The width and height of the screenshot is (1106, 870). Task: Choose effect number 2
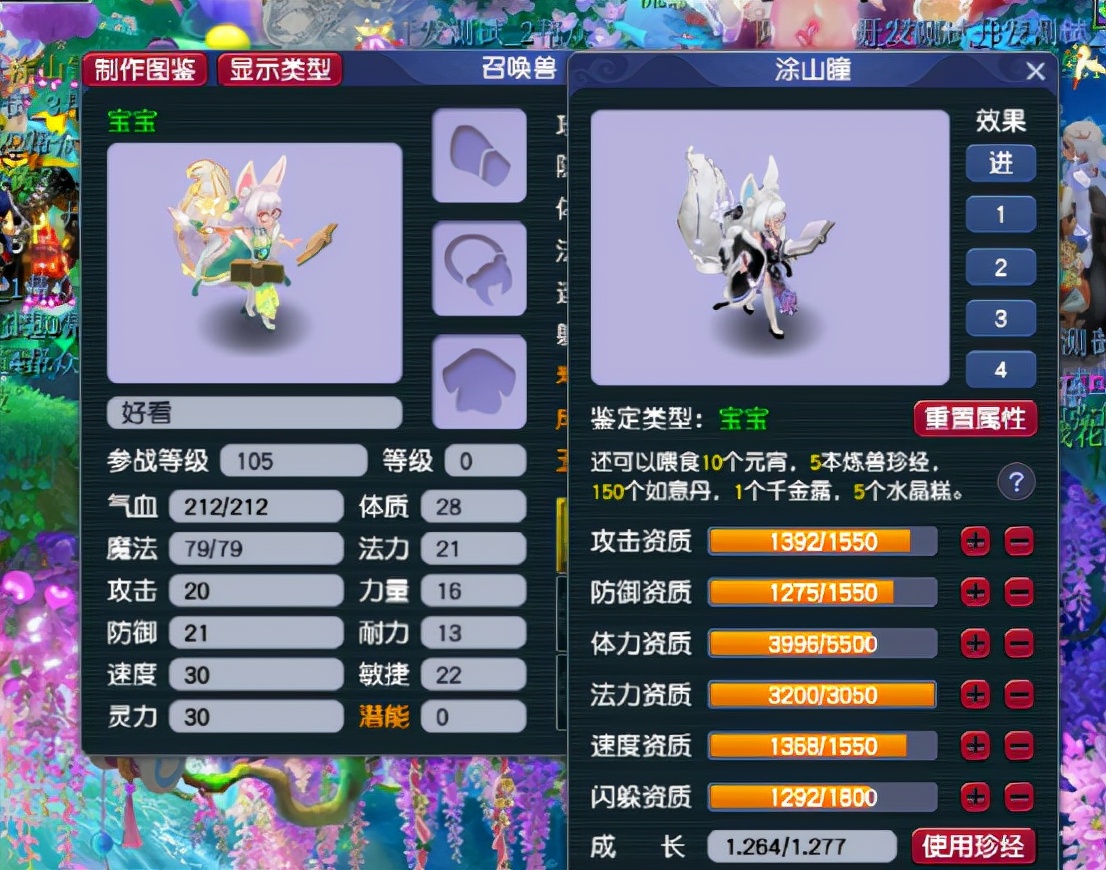coord(1000,268)
